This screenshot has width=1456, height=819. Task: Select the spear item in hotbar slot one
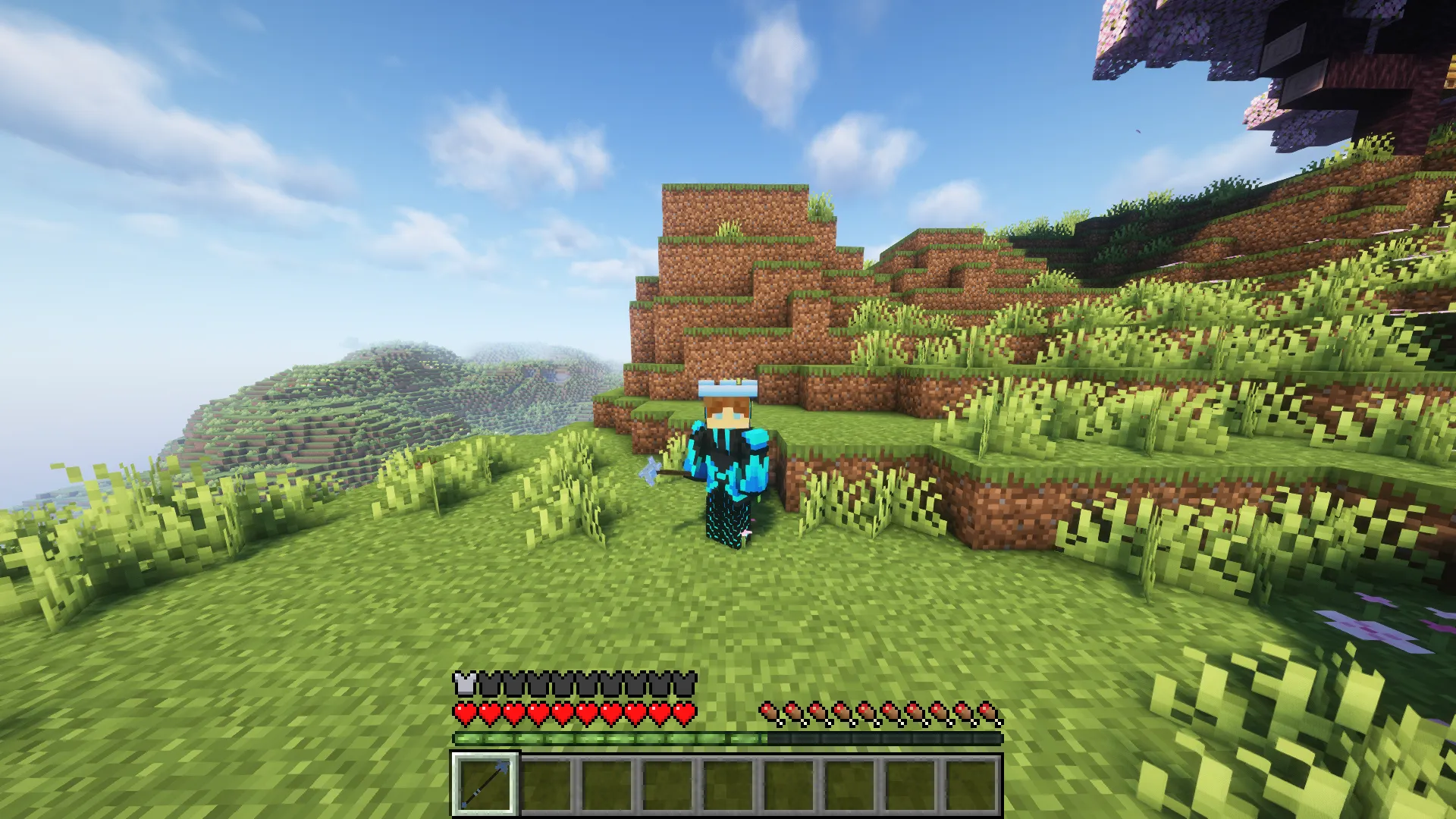(x=484, y=785)
